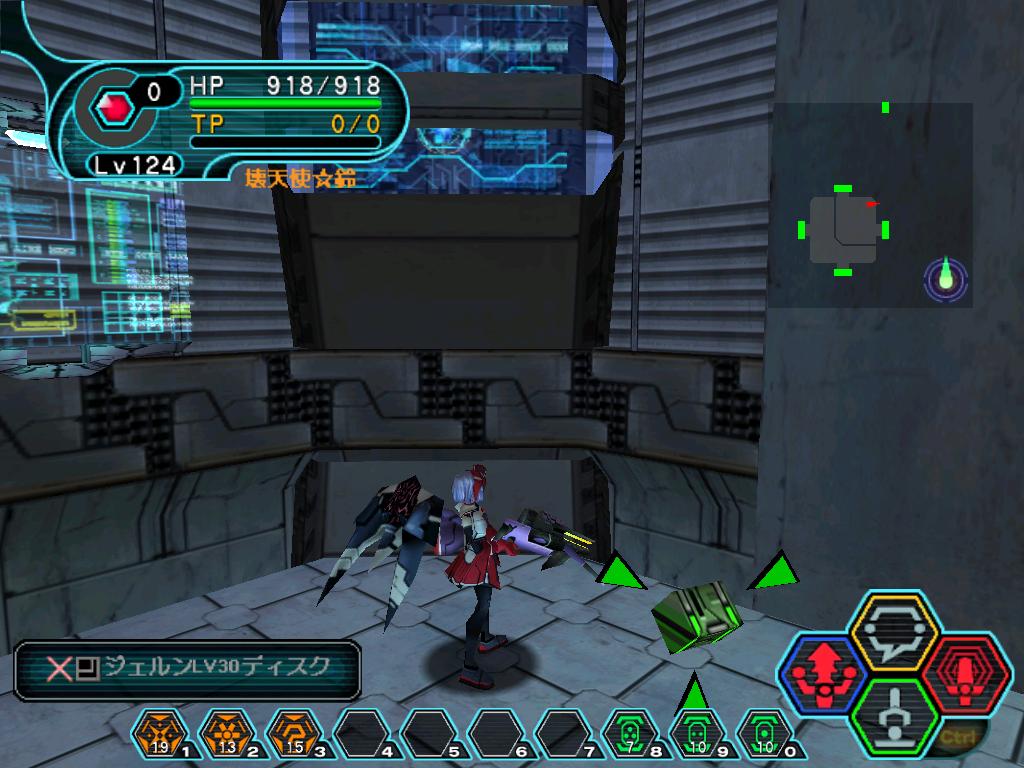Use hotbar slot 1 orange item (19)
1024x768 pixels.
(x=157, y=735)
